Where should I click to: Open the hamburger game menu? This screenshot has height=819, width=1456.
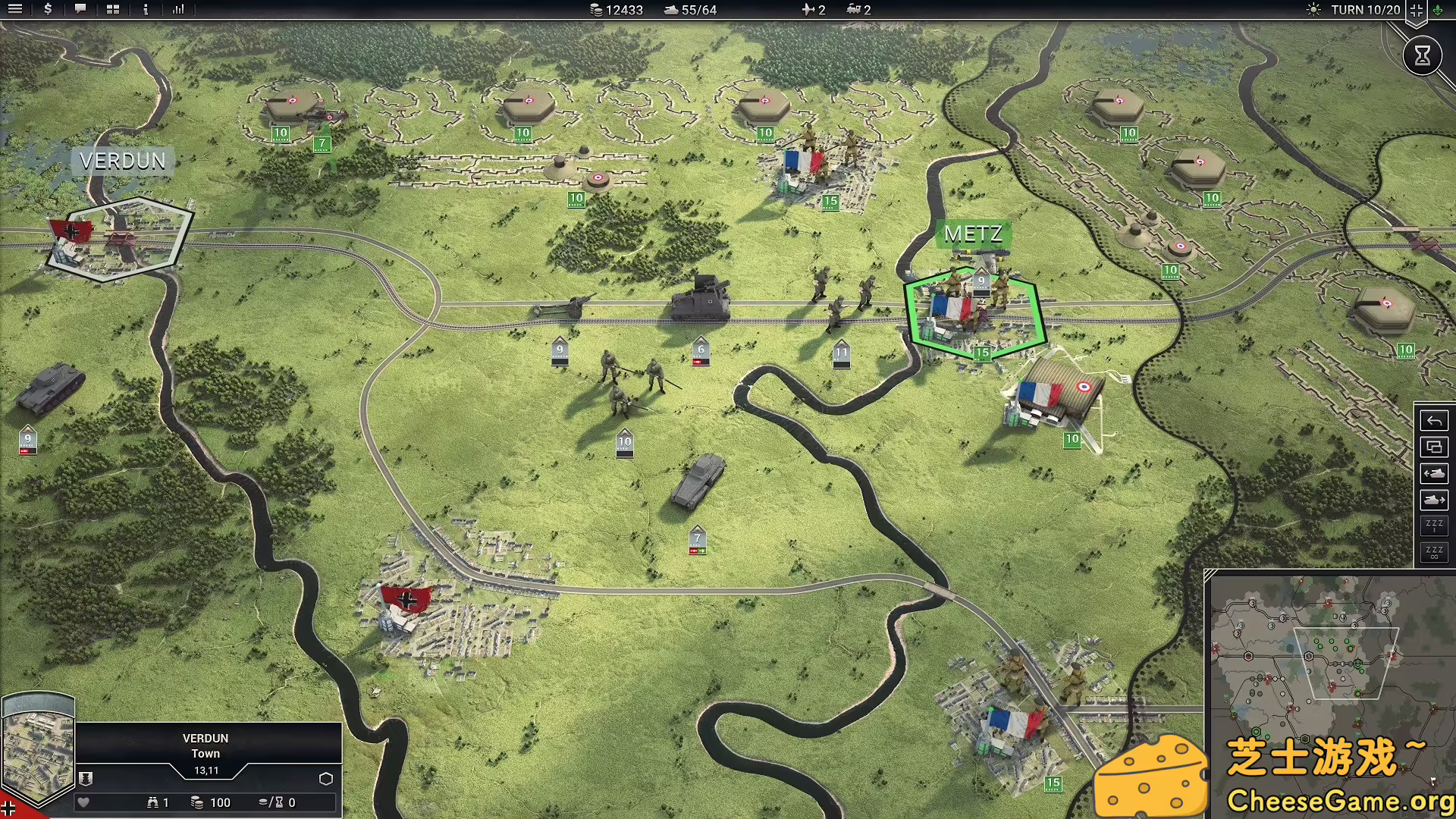[x=15, y=10]
